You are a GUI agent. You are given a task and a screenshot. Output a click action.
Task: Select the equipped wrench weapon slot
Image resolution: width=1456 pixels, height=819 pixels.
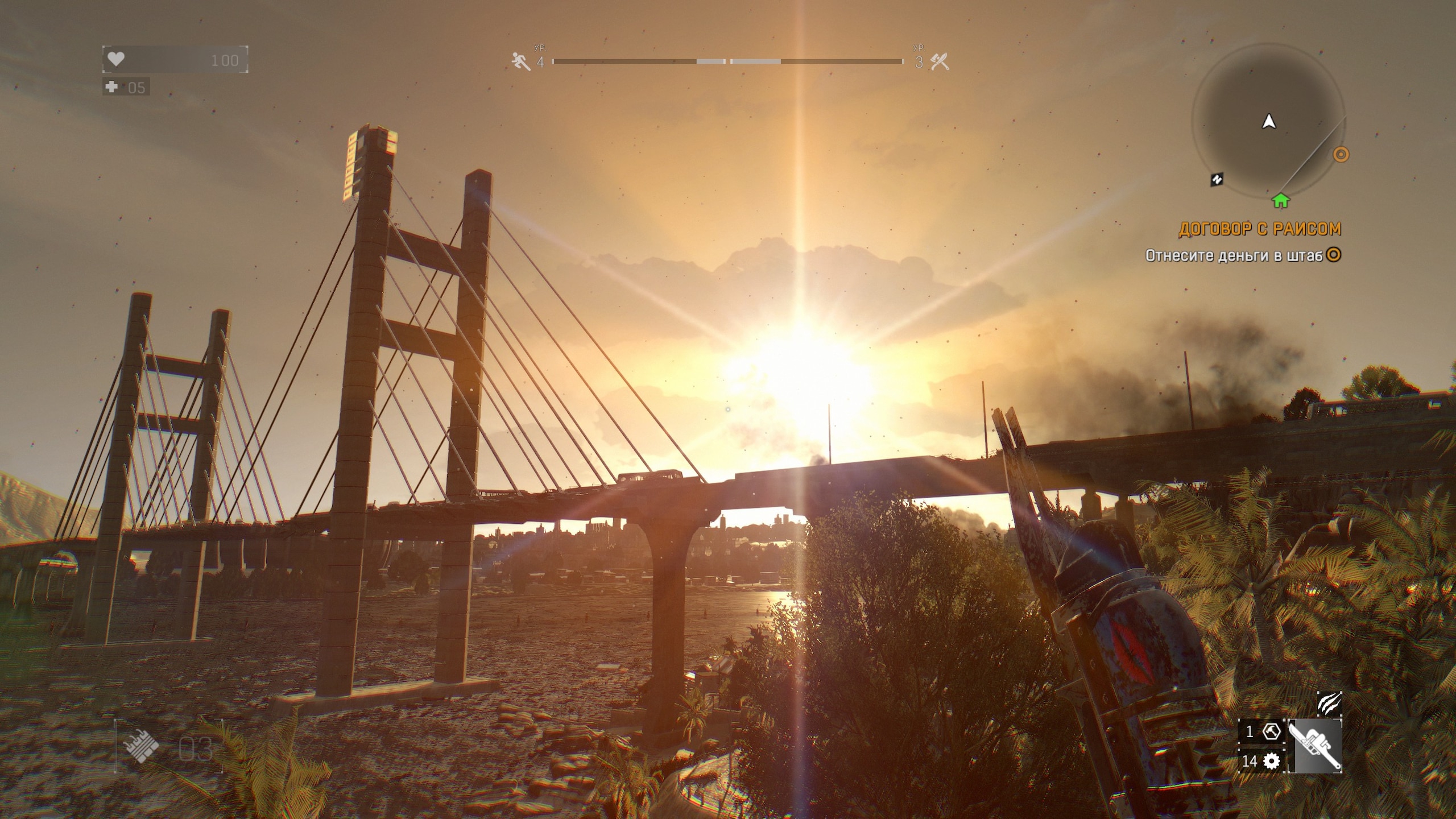(1314, 746)
